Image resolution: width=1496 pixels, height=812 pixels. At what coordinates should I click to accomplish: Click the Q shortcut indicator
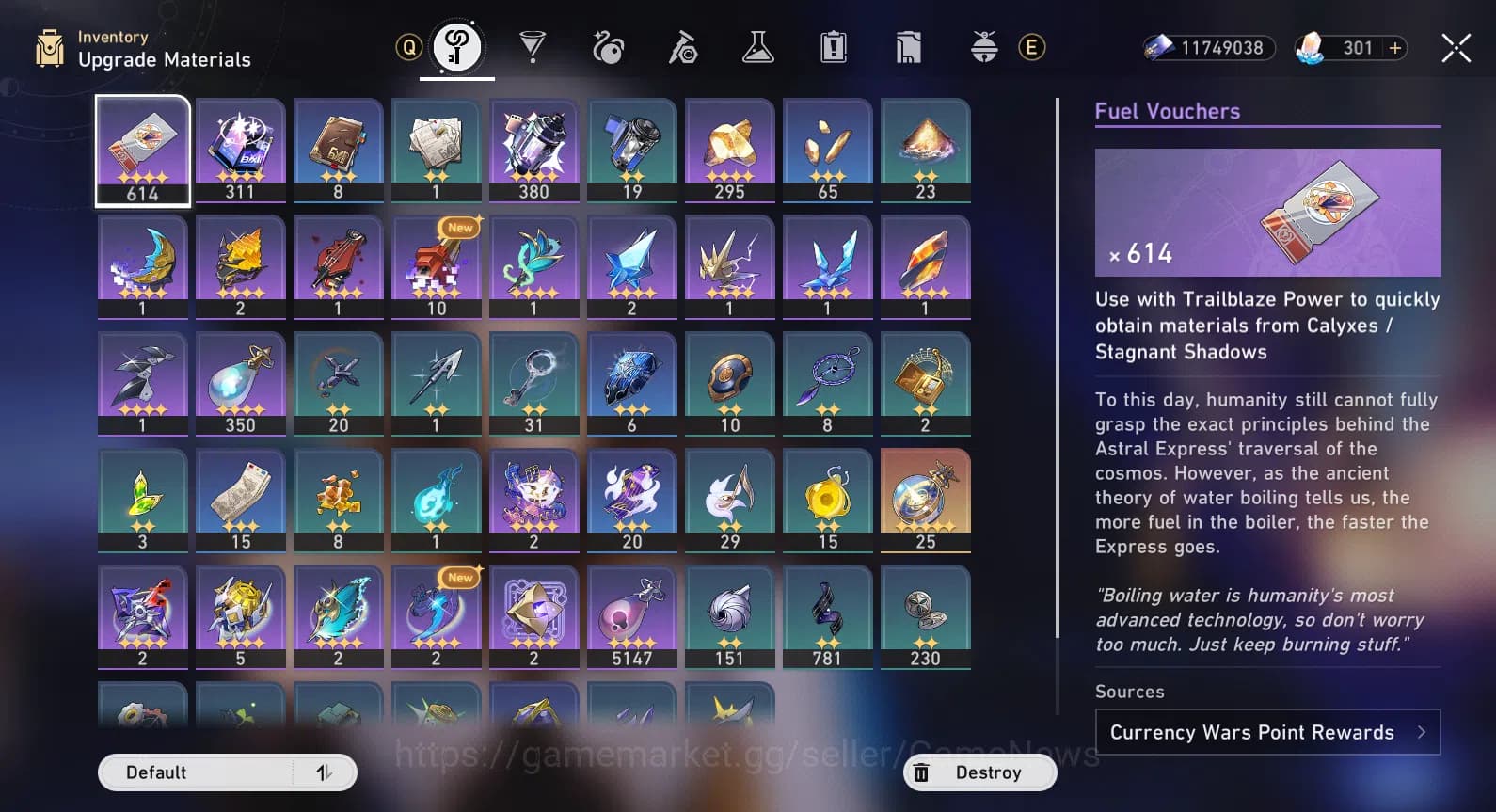pos(407,45)
